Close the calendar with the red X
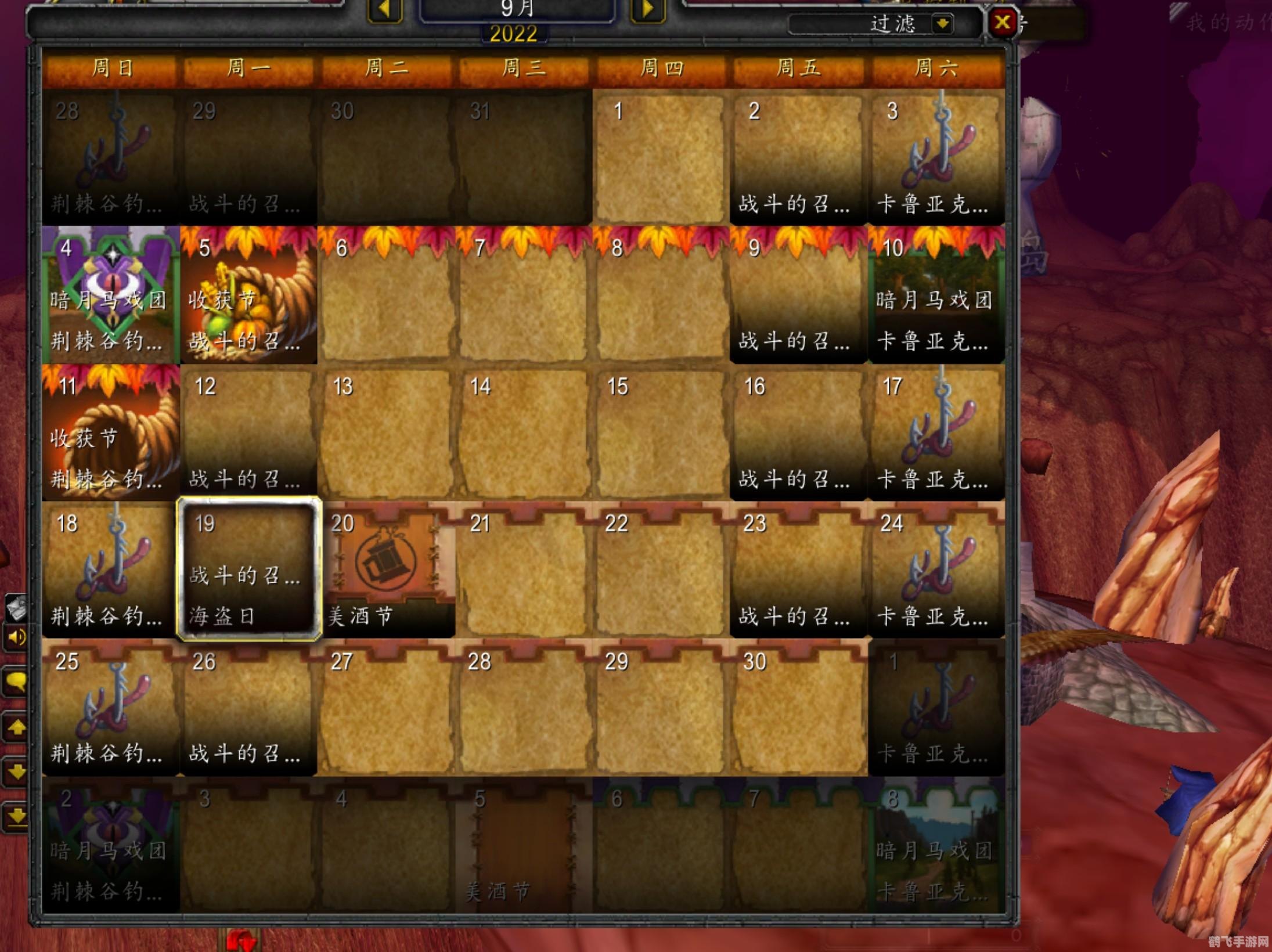This screenshot has height=952, width=1272. [1003, 22]
